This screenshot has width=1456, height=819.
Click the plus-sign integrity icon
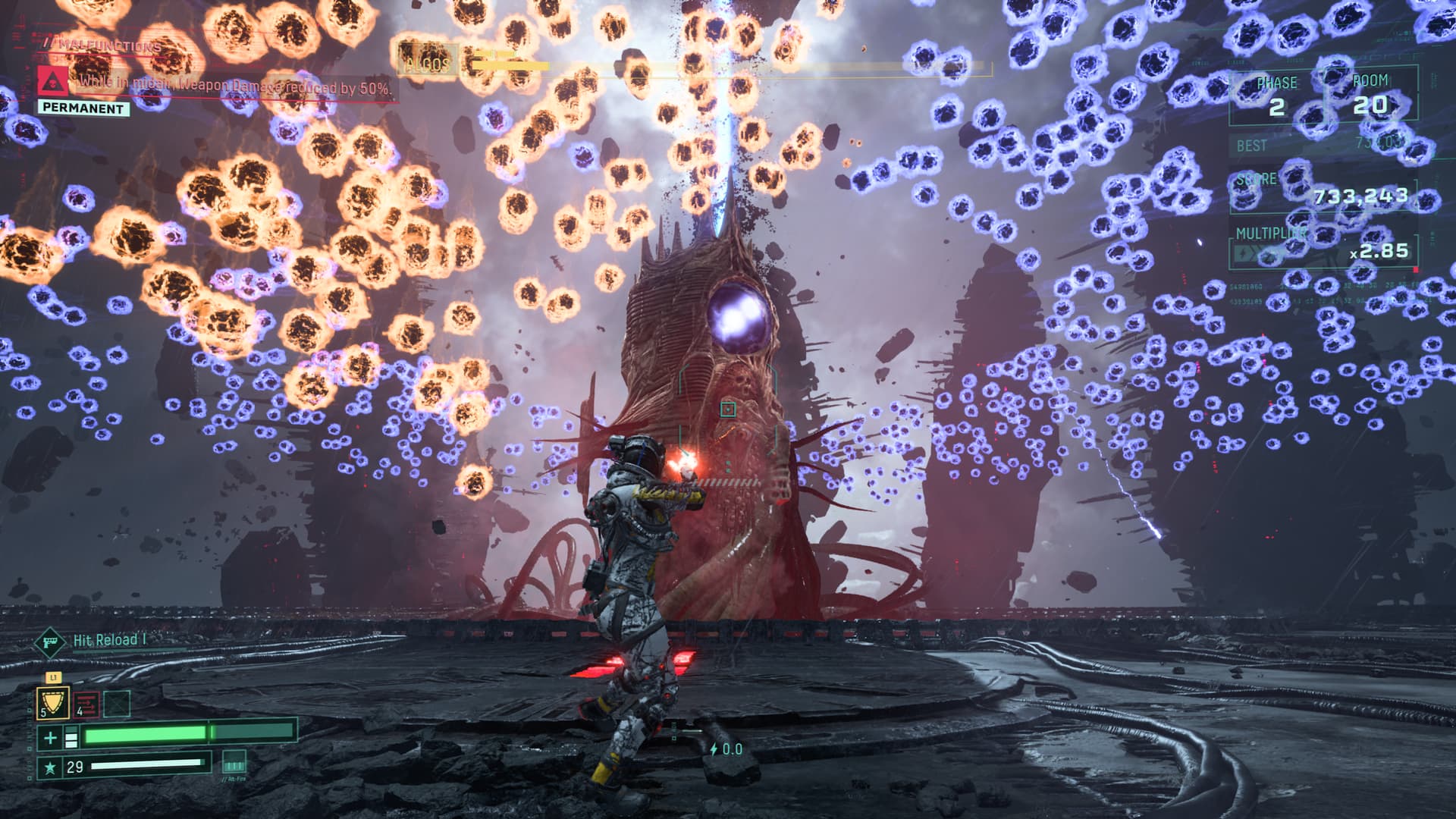(50, 736)
